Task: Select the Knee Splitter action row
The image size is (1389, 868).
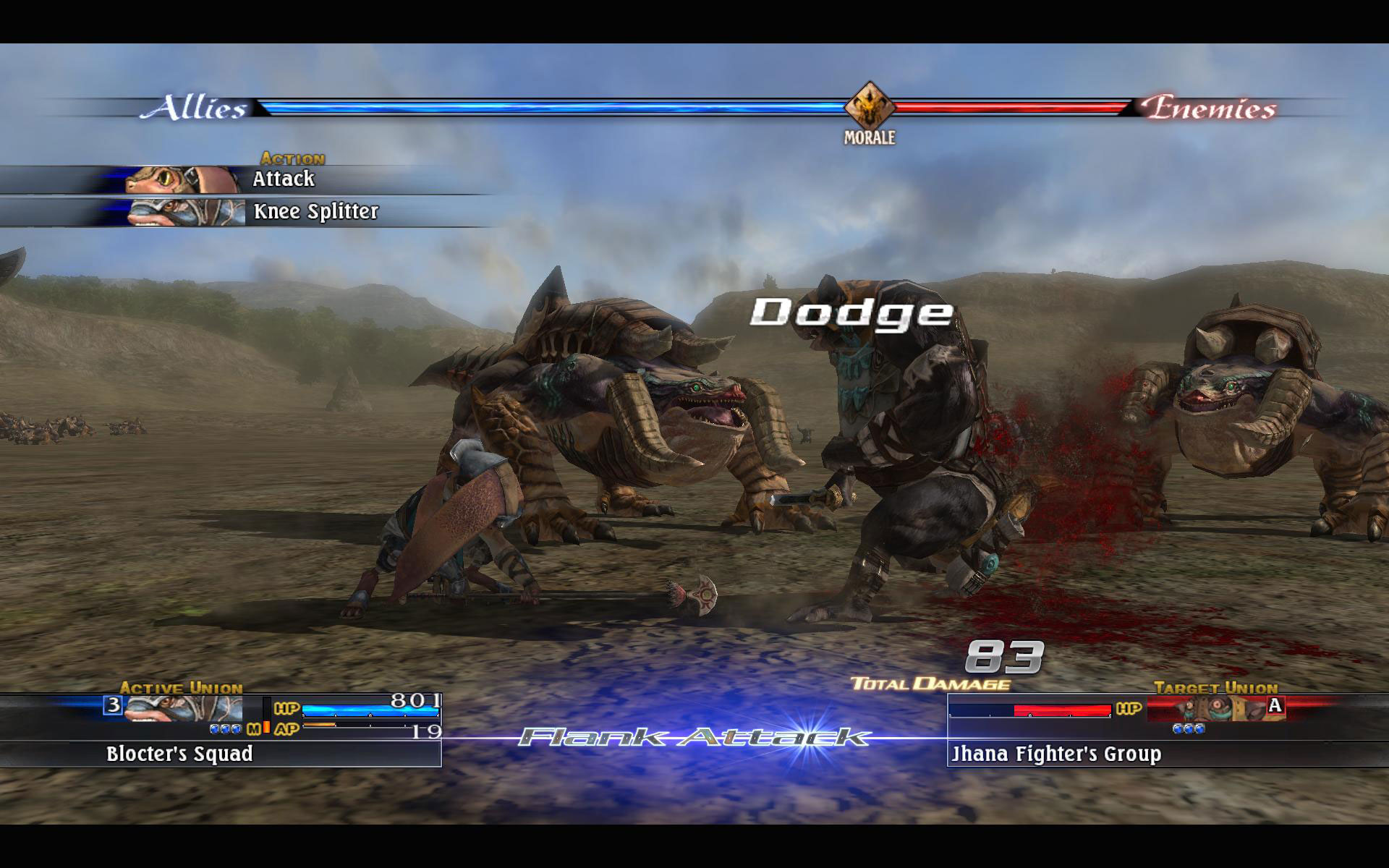Action: 315,212
